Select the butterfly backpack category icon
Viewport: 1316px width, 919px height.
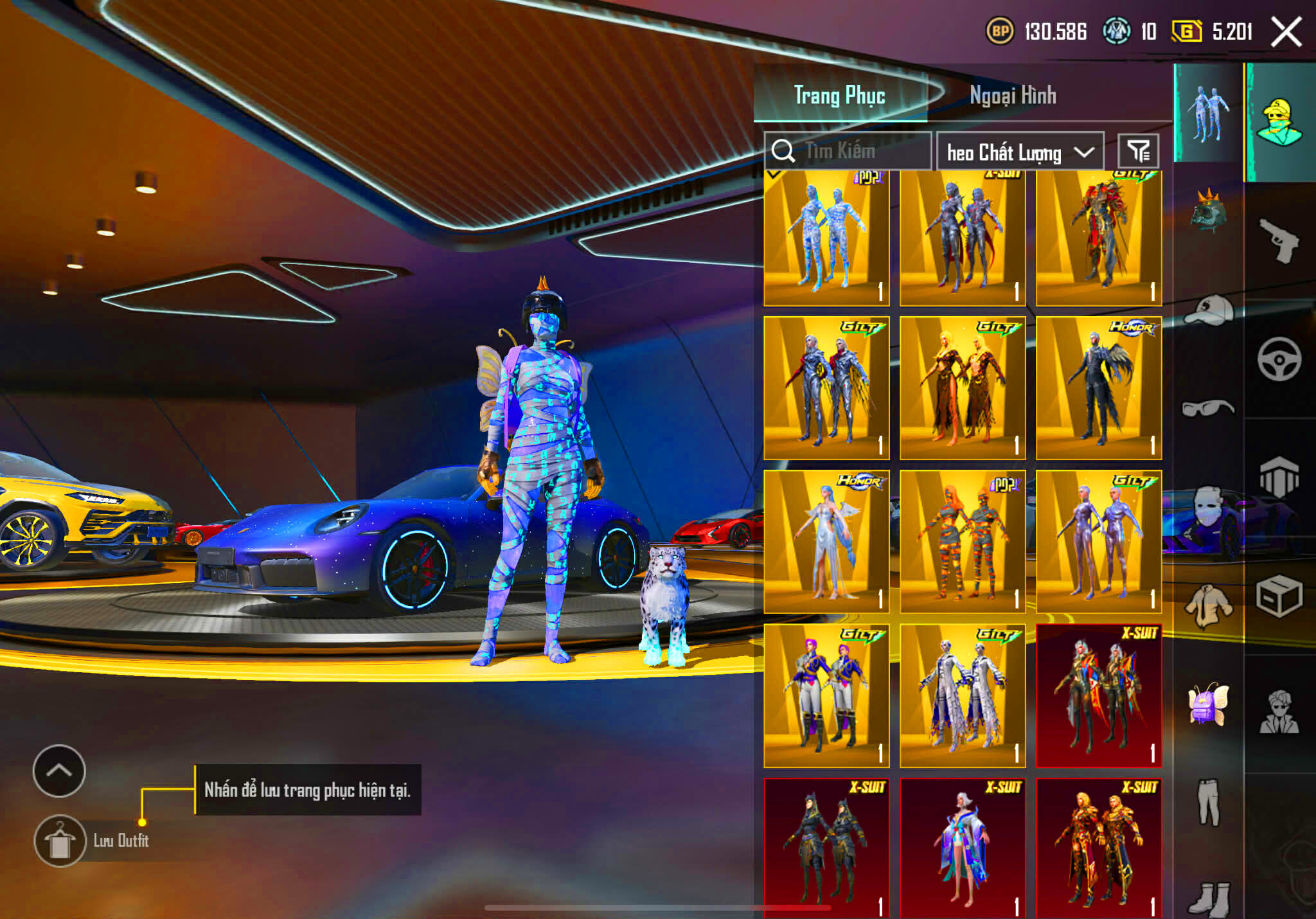point(1208,704)
